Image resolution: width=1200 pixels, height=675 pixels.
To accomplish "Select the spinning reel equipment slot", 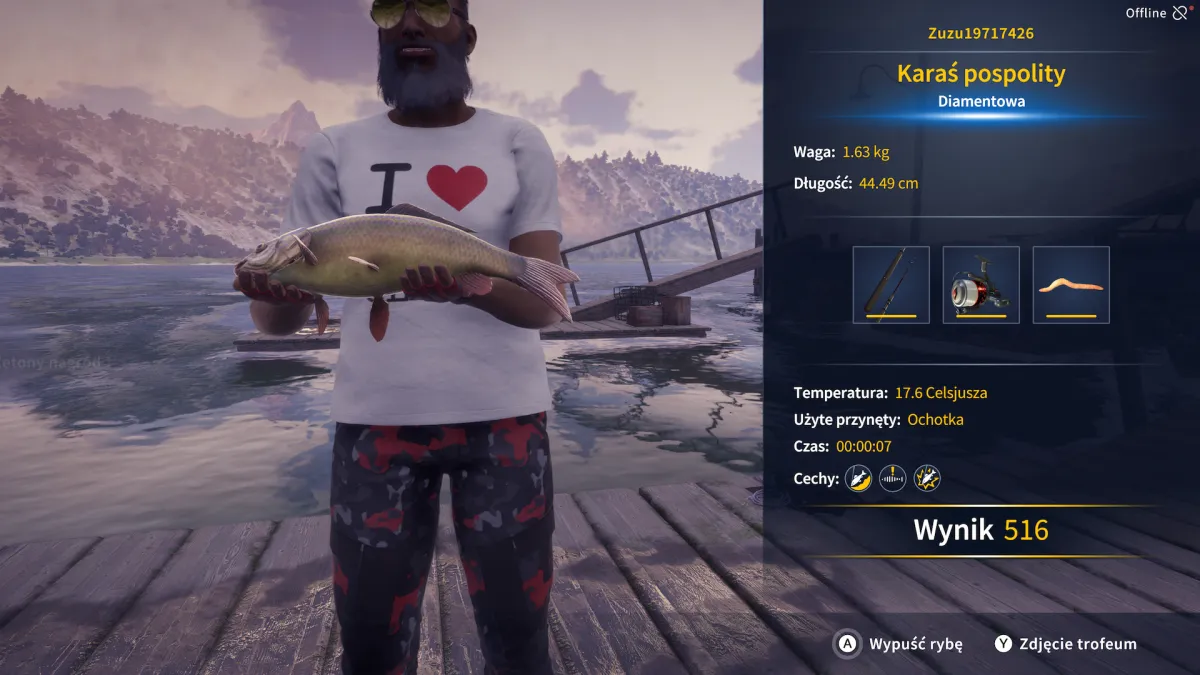I will click(x=981, y=285).
